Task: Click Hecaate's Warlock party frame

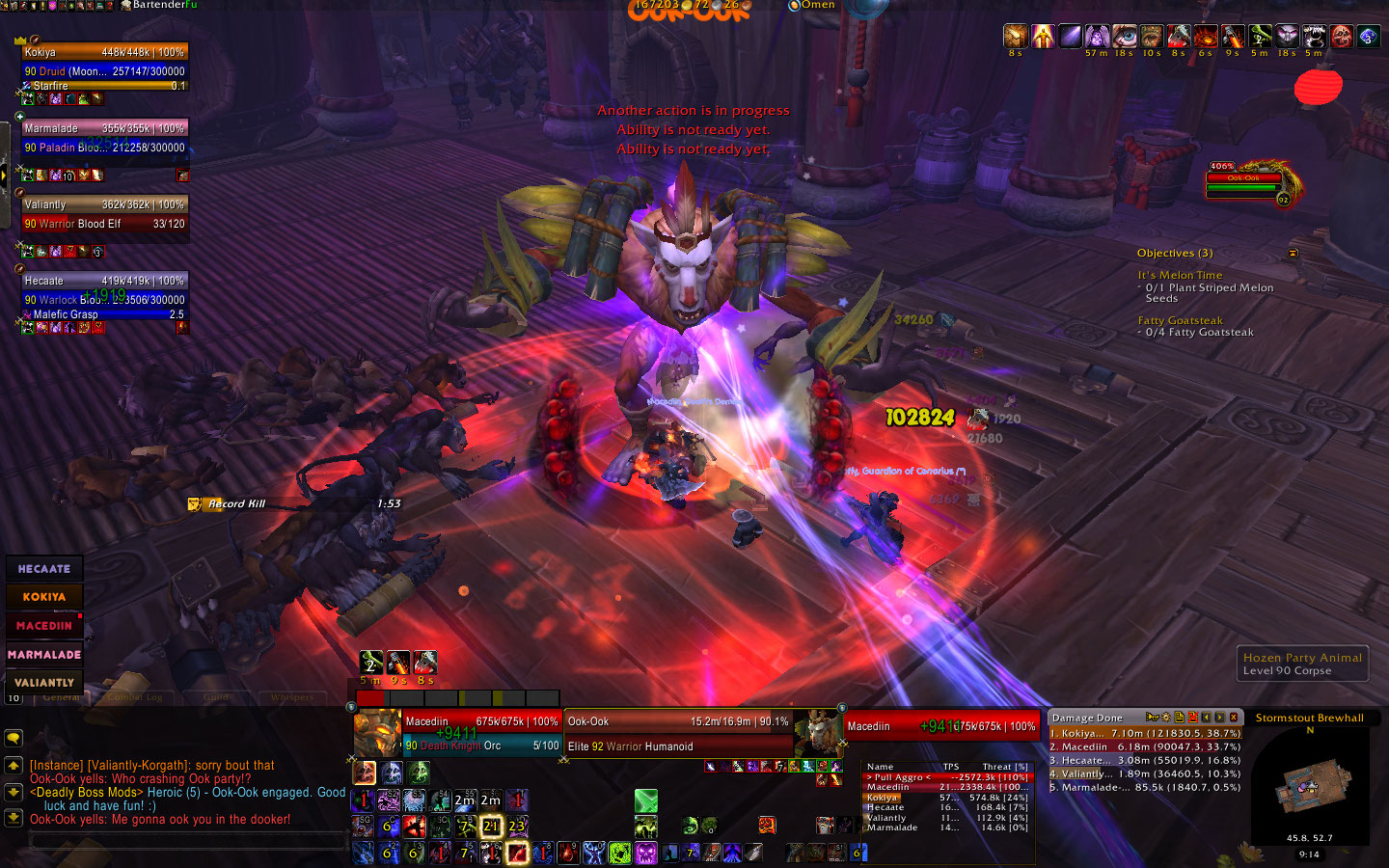Action: [104, 290]
